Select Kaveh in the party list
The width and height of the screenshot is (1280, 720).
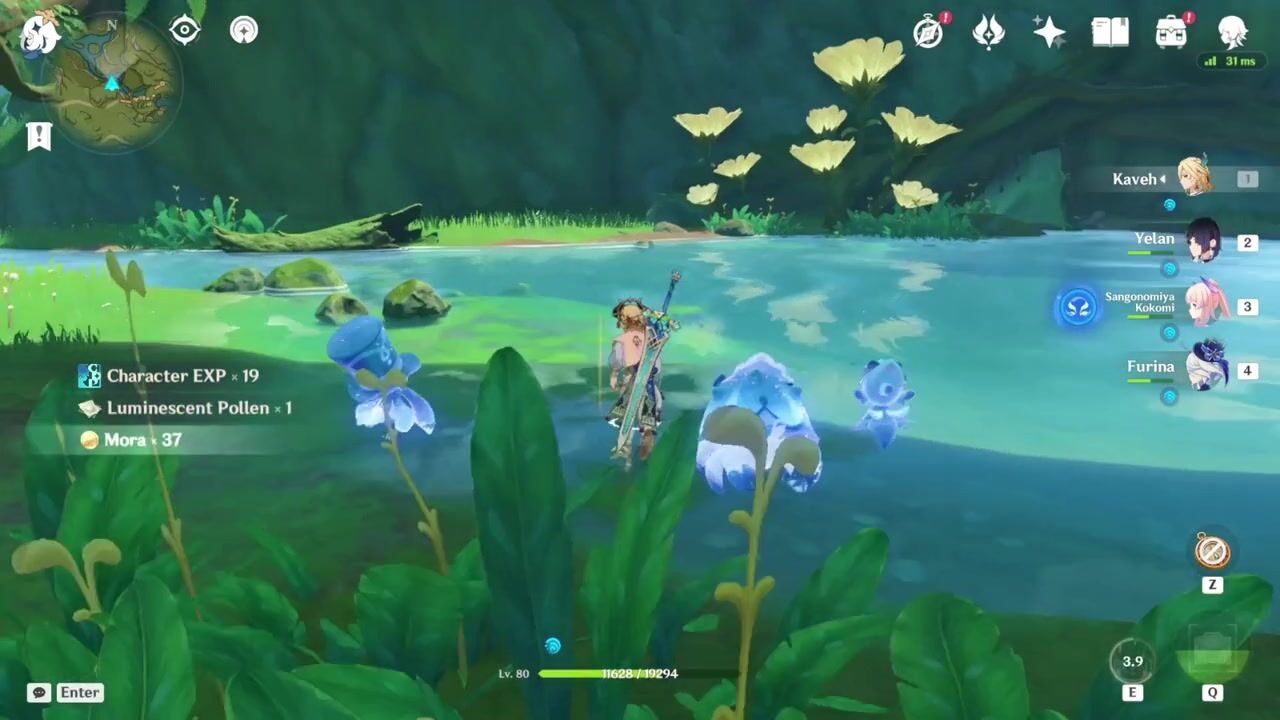(x=1195, y=178)
